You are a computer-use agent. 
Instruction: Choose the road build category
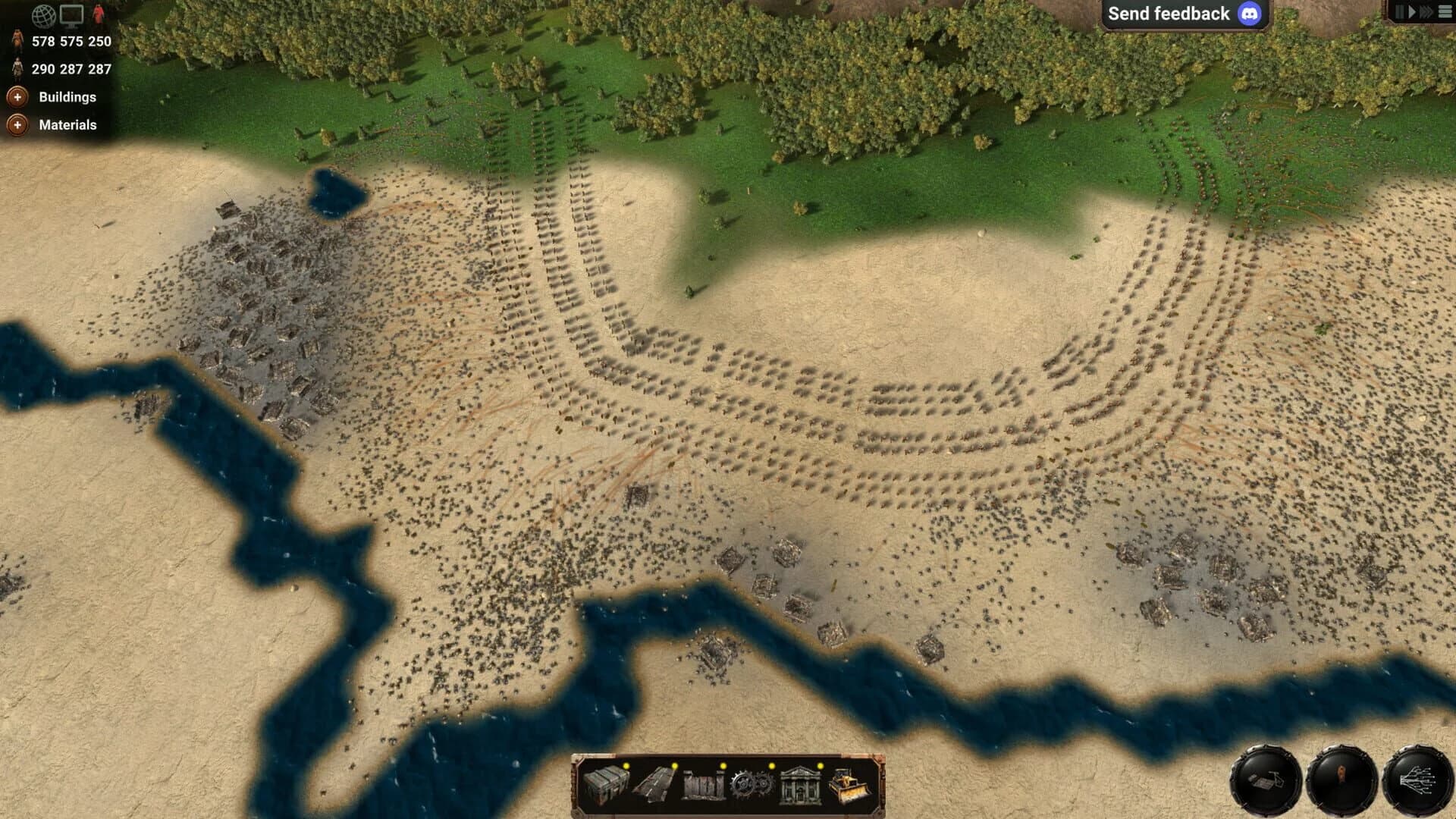pos(655,784)
